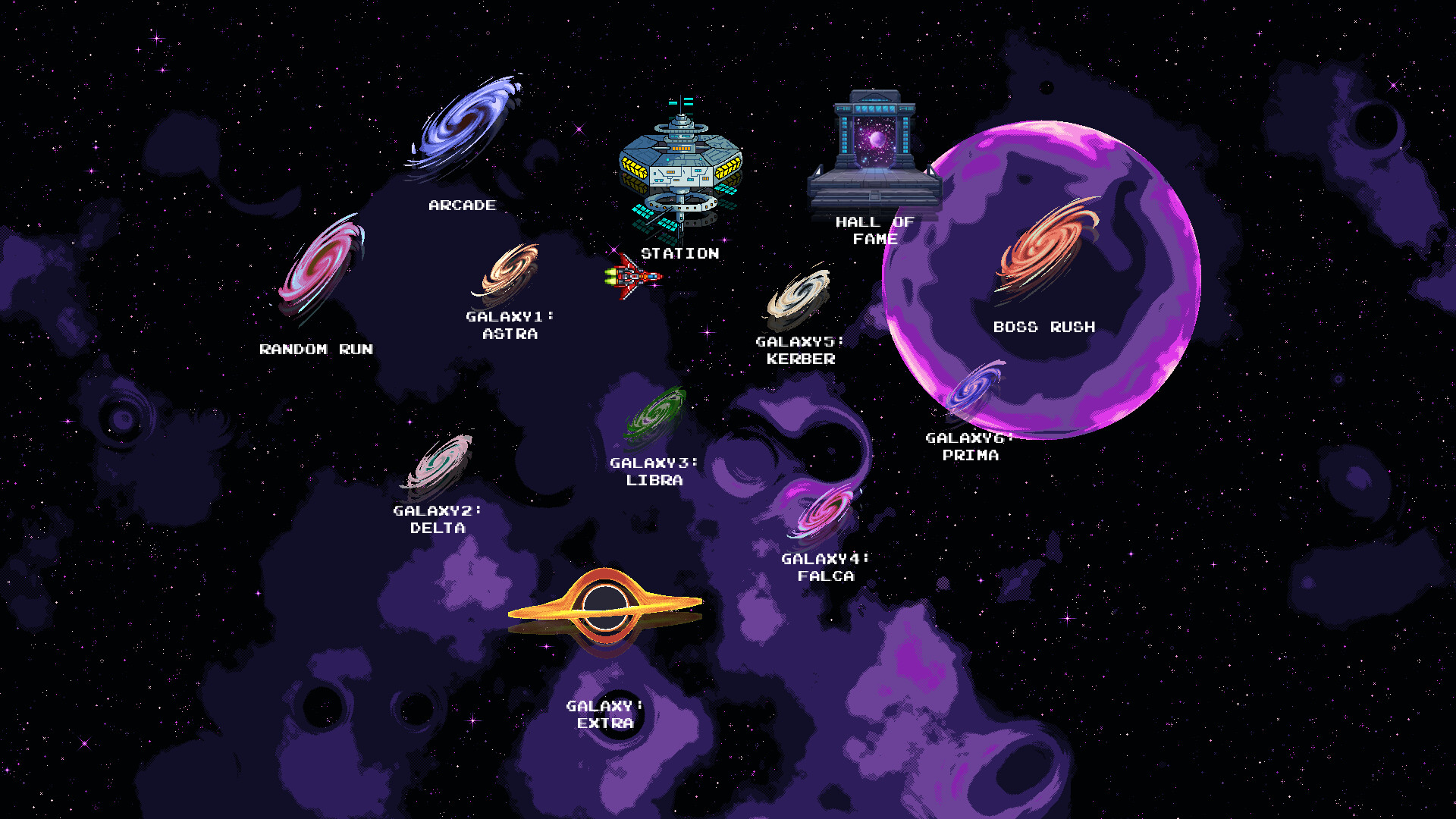Click the ARCADE text label
Screen dimensions: 1456x819
pos(461,205)
